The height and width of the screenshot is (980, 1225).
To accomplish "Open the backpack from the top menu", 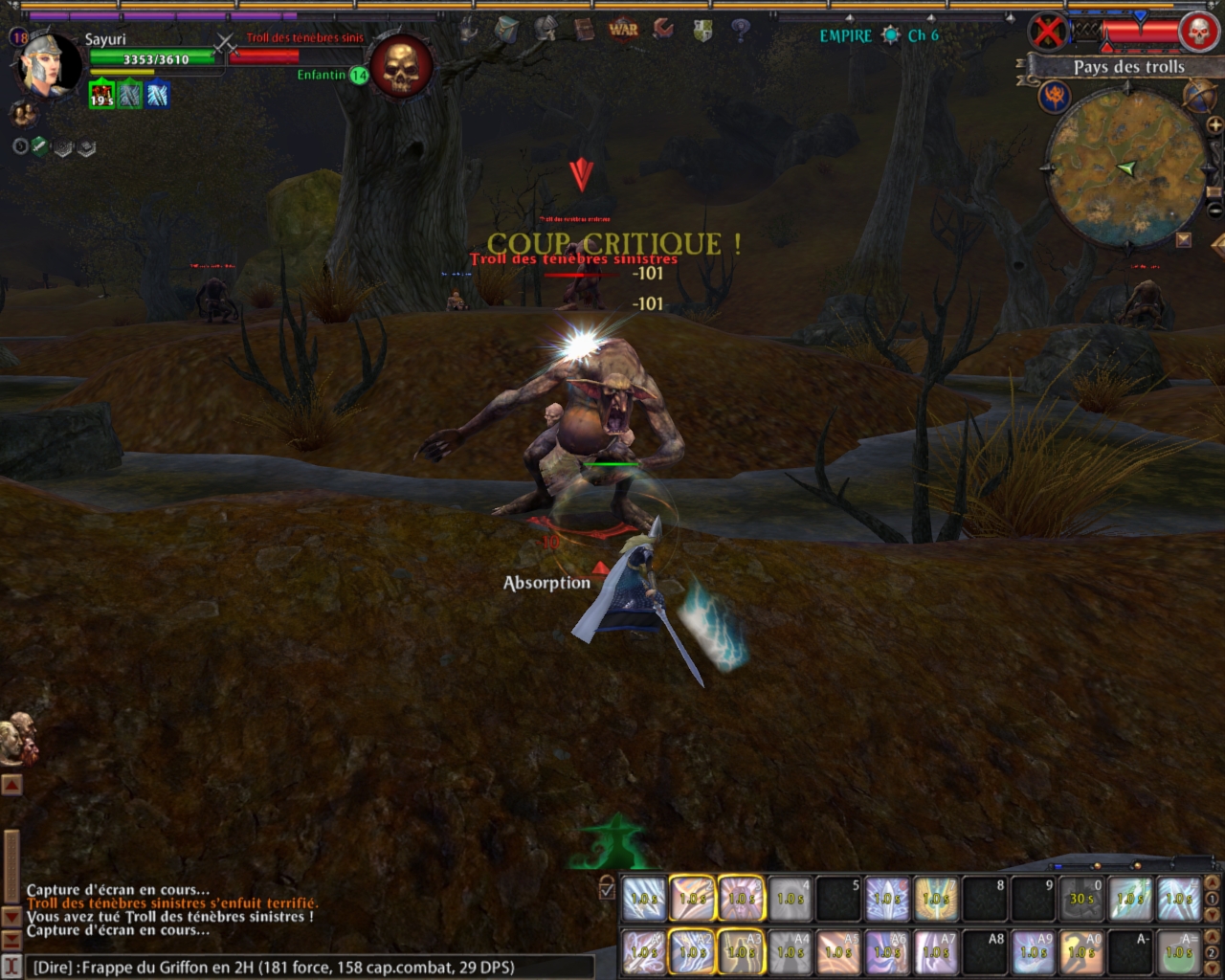I will click(506, 30).
